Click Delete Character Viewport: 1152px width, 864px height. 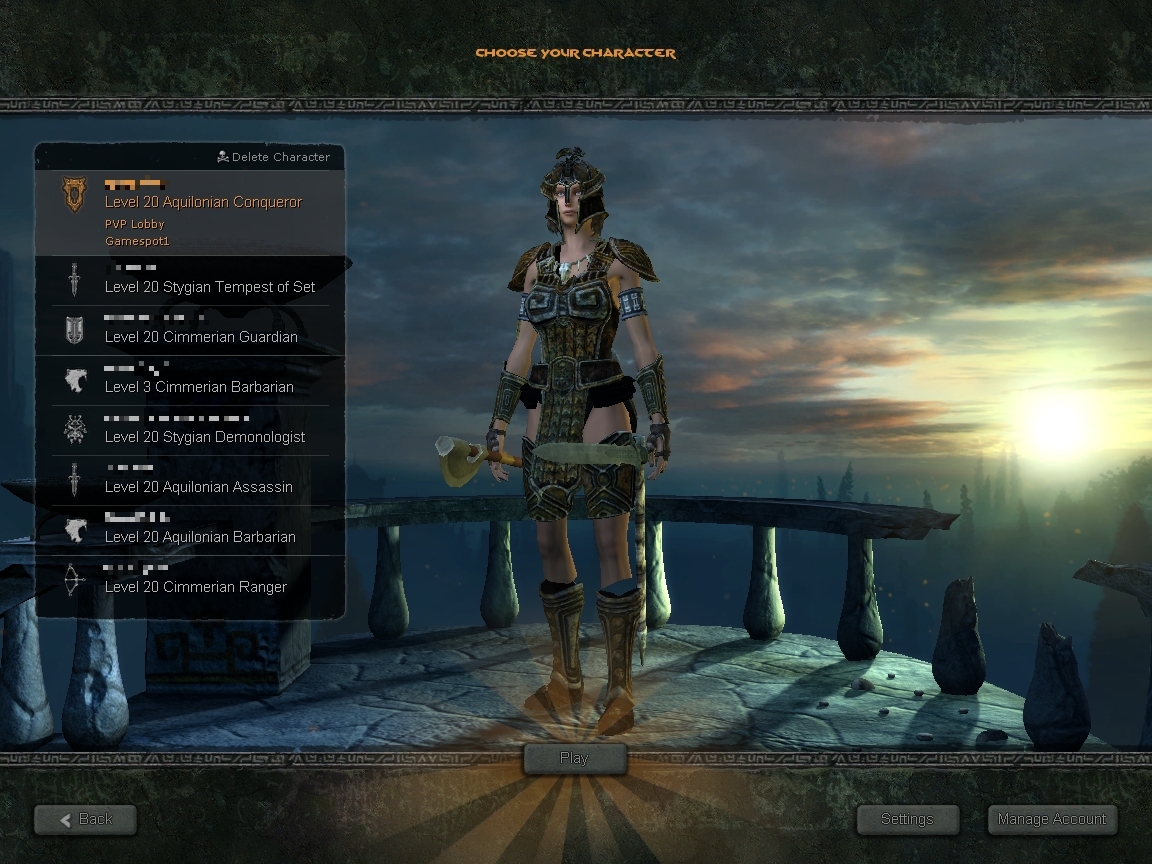pos(273,157)
